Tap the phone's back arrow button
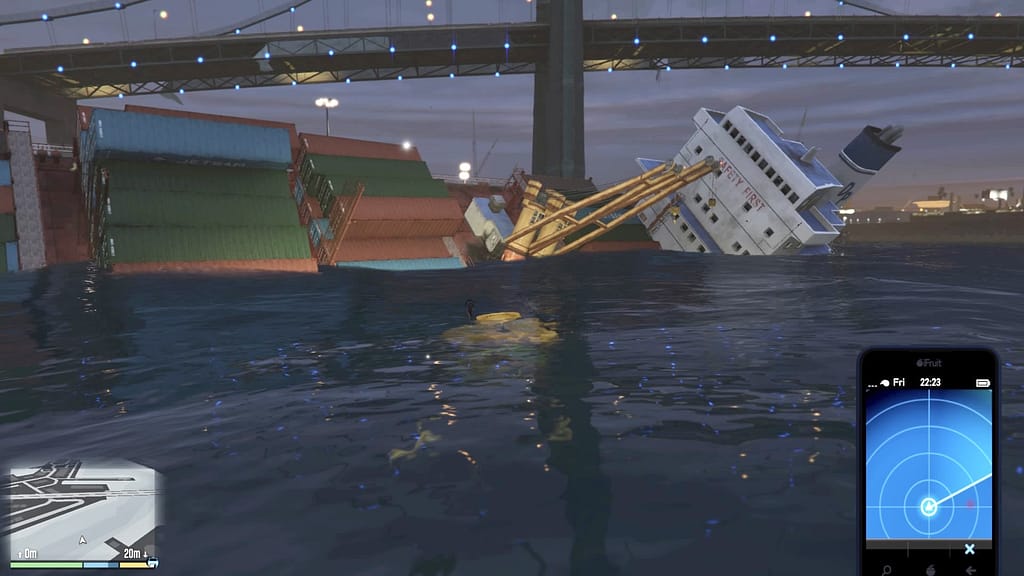Image resolution: width=1024 pixels, height=576 pixels. click(970, 569)
